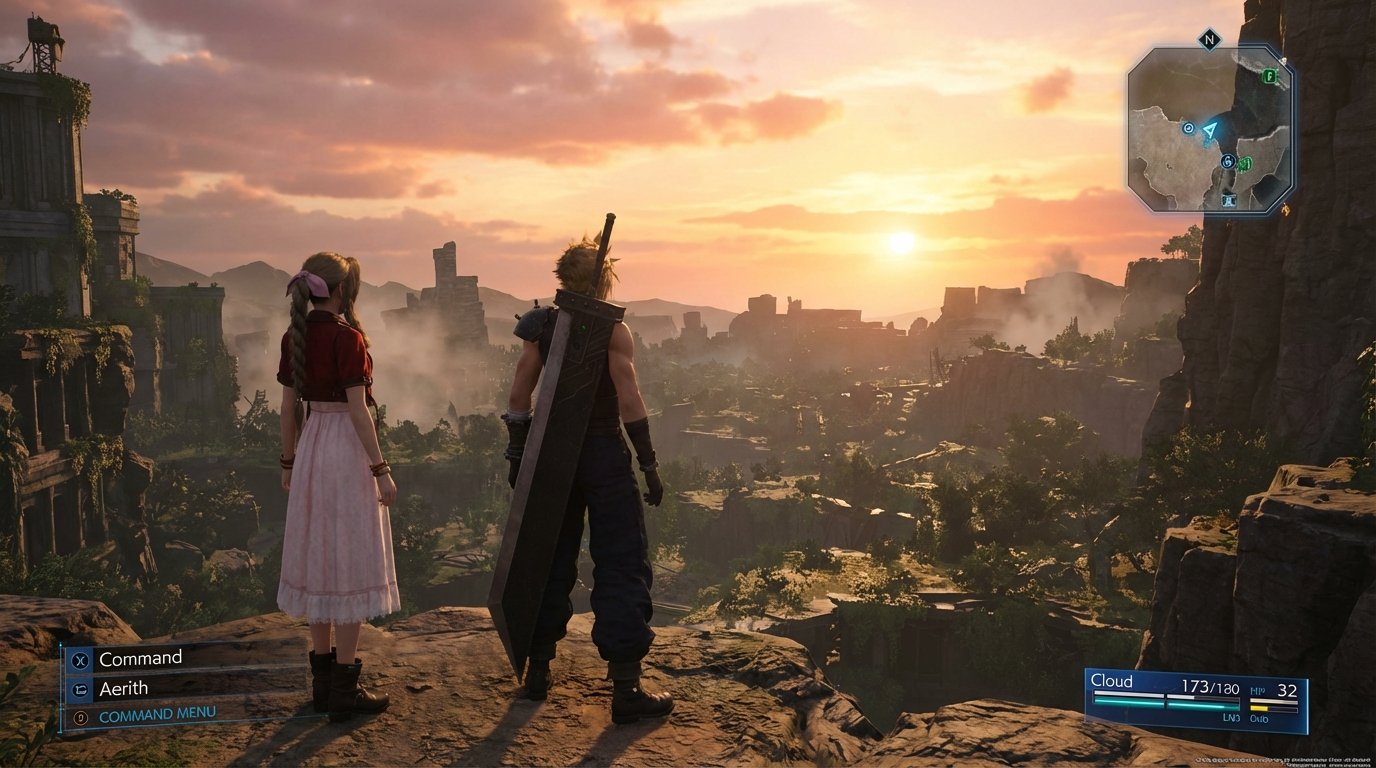Click Cloud's name on the status bar

(1110, 680)
